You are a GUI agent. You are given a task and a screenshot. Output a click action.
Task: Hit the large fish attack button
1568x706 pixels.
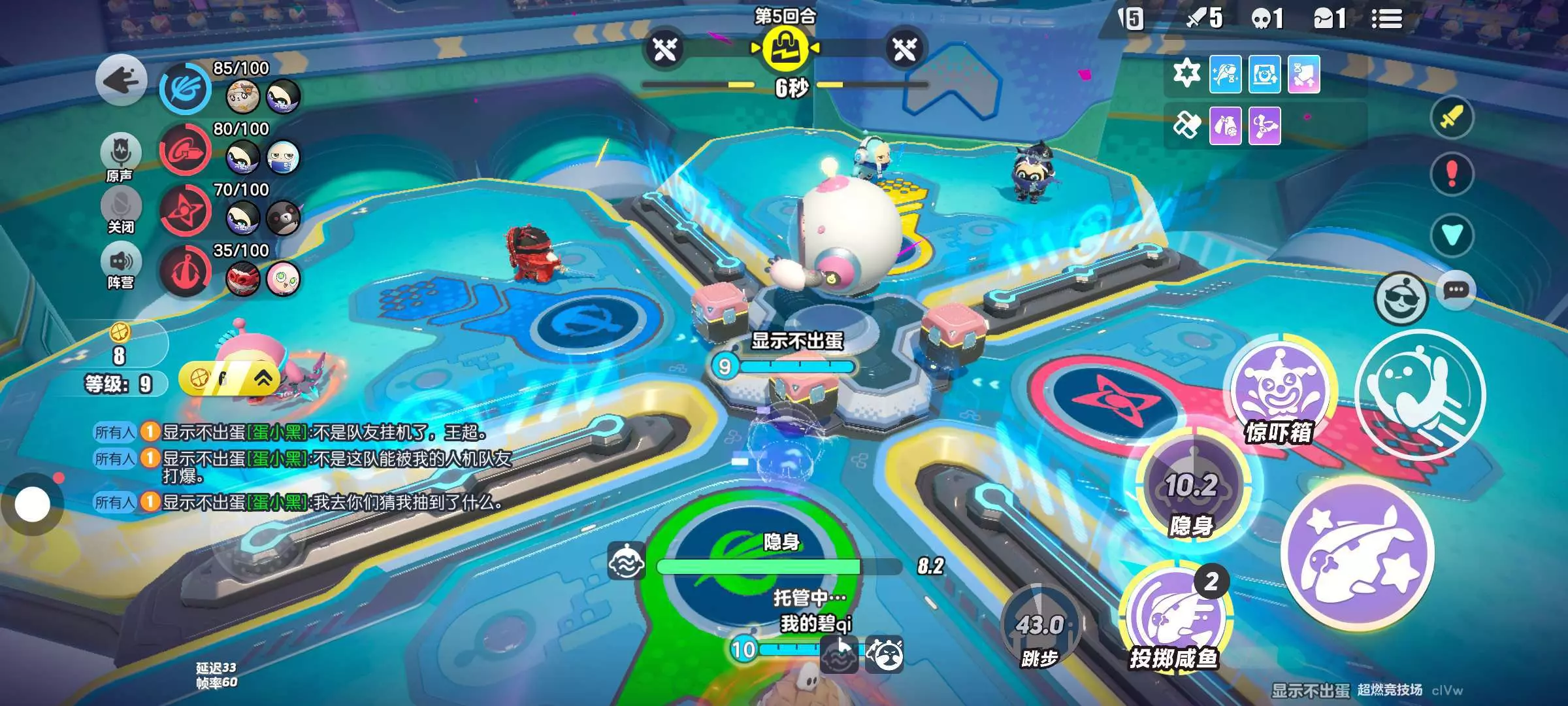[1358, 554]
